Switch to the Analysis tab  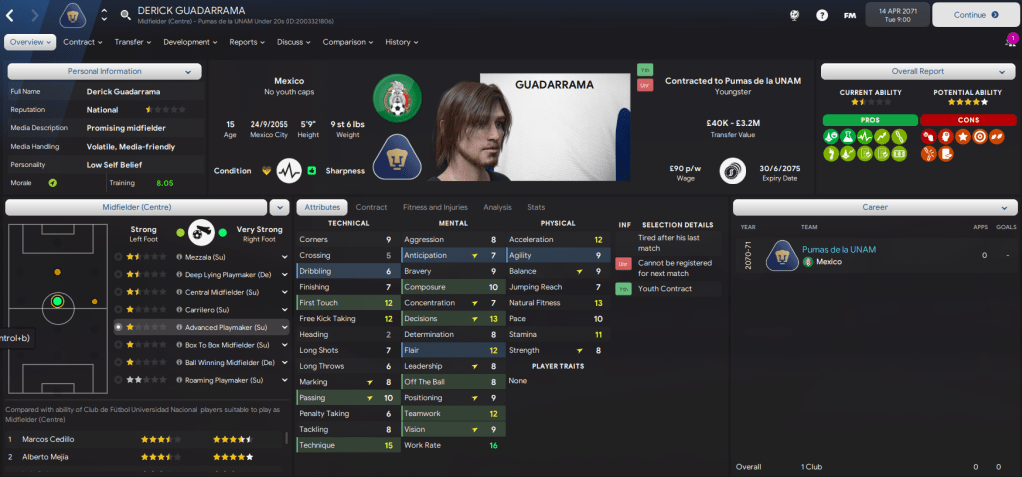click(497, 207)
